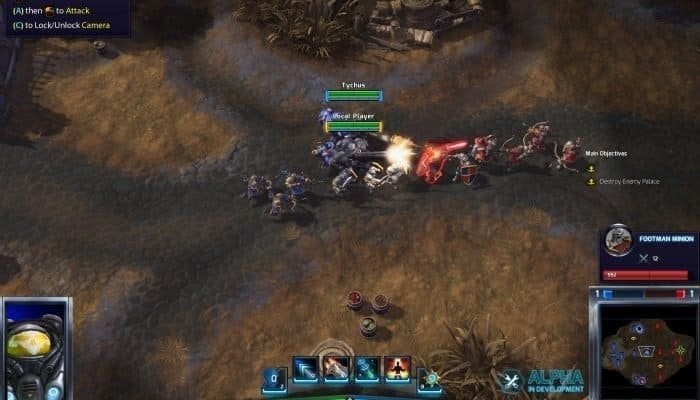Select the Tychus hero nameplate
The height and width of the screenshot is (400, 700).
(353, 86)
